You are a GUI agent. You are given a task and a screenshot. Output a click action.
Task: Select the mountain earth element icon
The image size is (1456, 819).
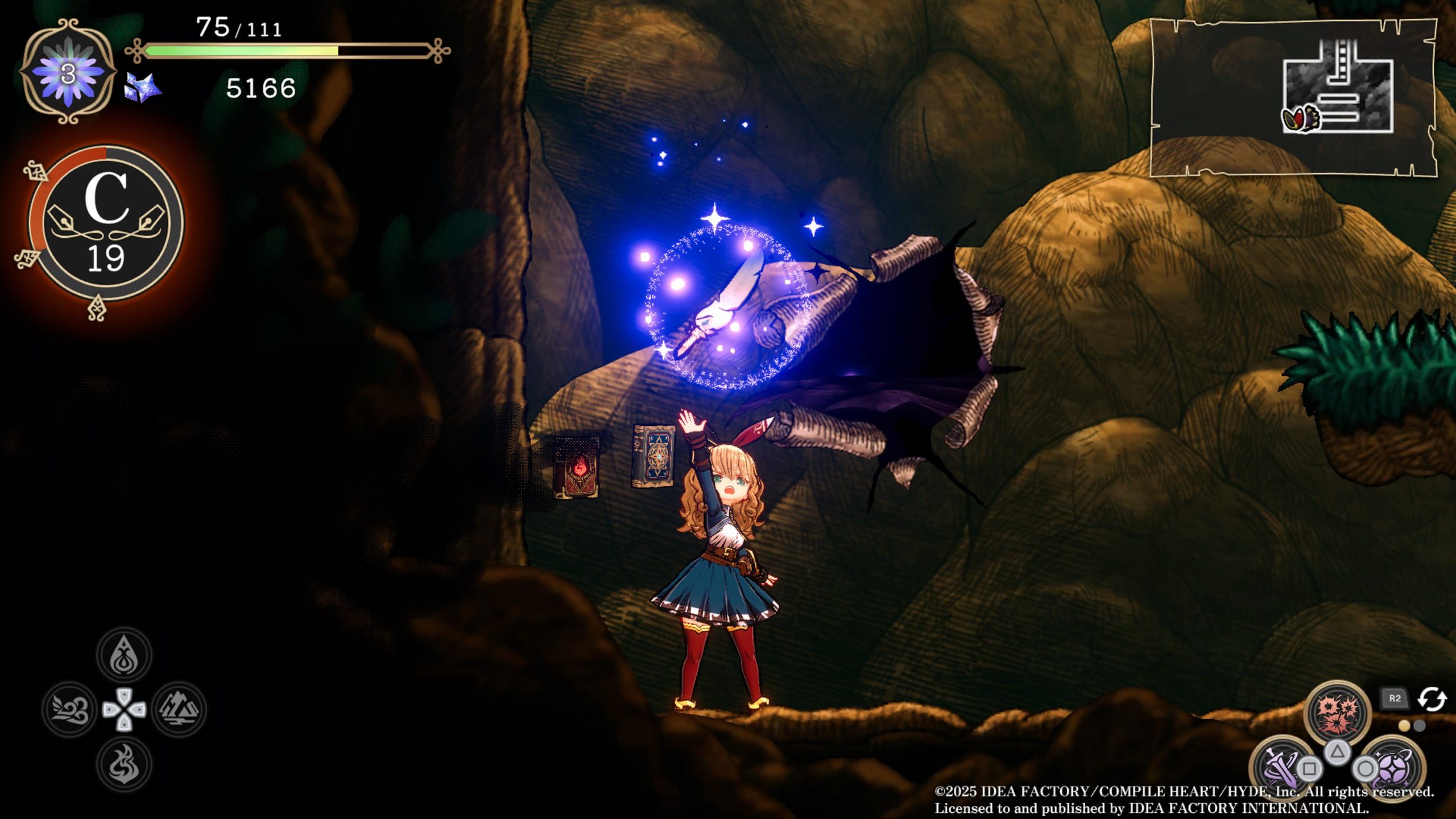coord(179,709)
